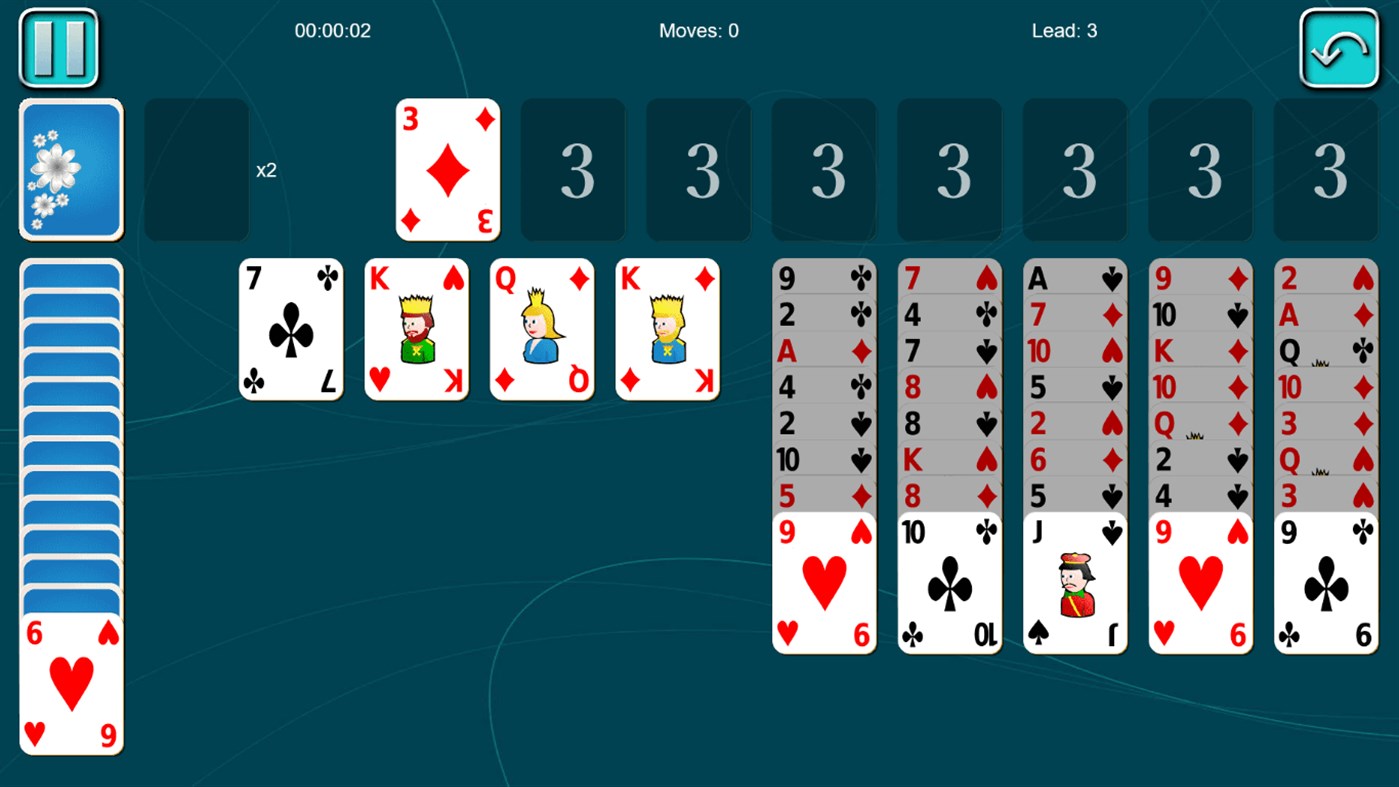1399x787 pixels.
Task: Select the 3 of Diamonds foundation
Action: tap(446, 168)
